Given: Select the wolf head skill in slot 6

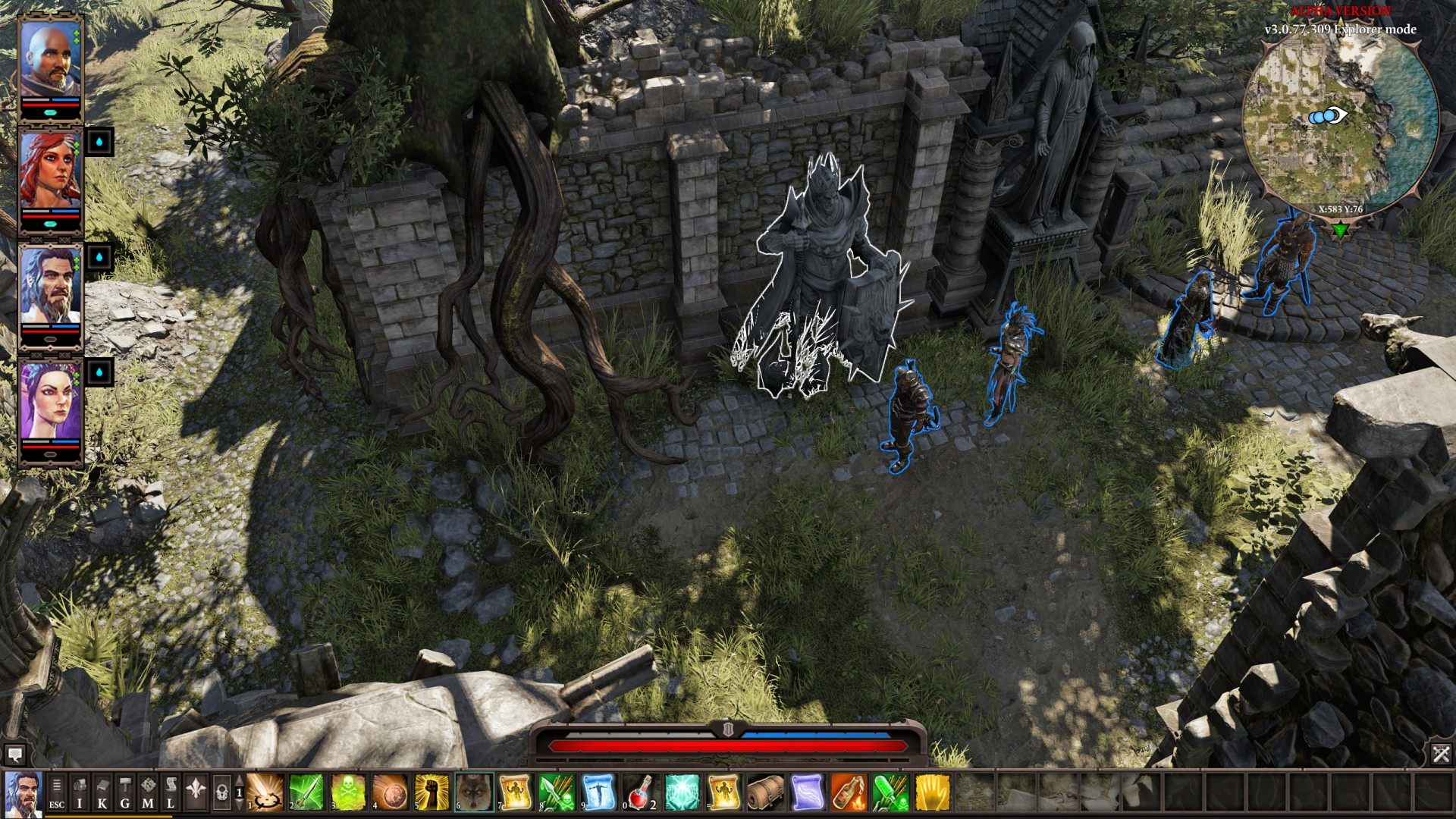Looking at the screenshot, I should pos(474,792).
